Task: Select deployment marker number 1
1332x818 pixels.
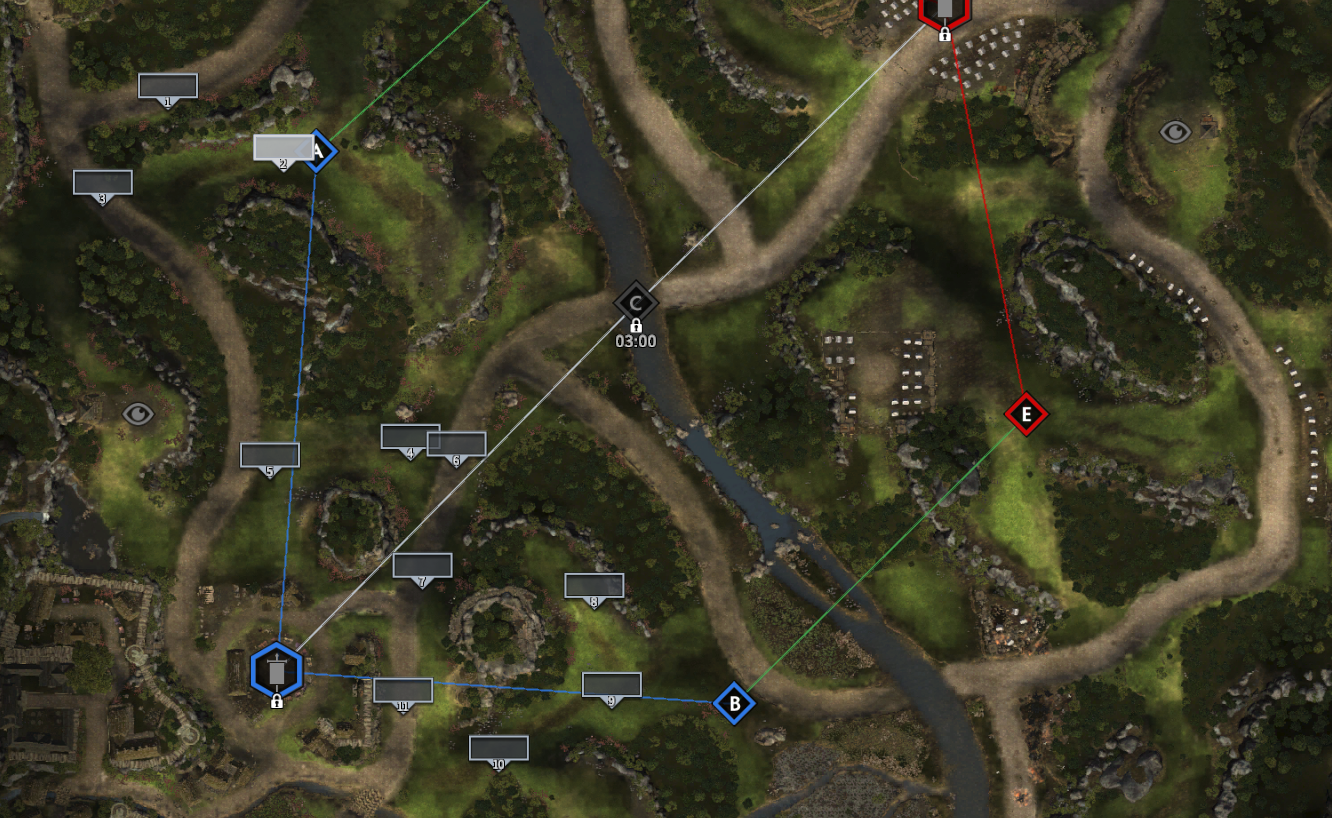Action: click(x=168, y=86)
